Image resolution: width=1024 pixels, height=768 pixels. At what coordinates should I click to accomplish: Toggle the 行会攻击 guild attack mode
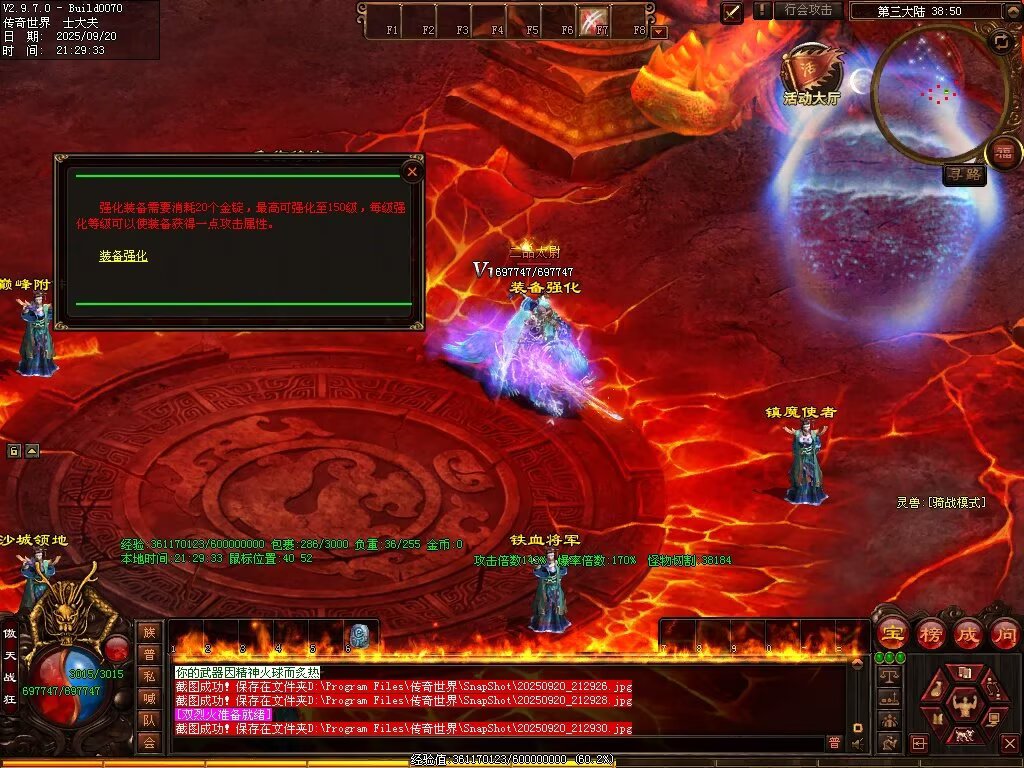(808, 10)
